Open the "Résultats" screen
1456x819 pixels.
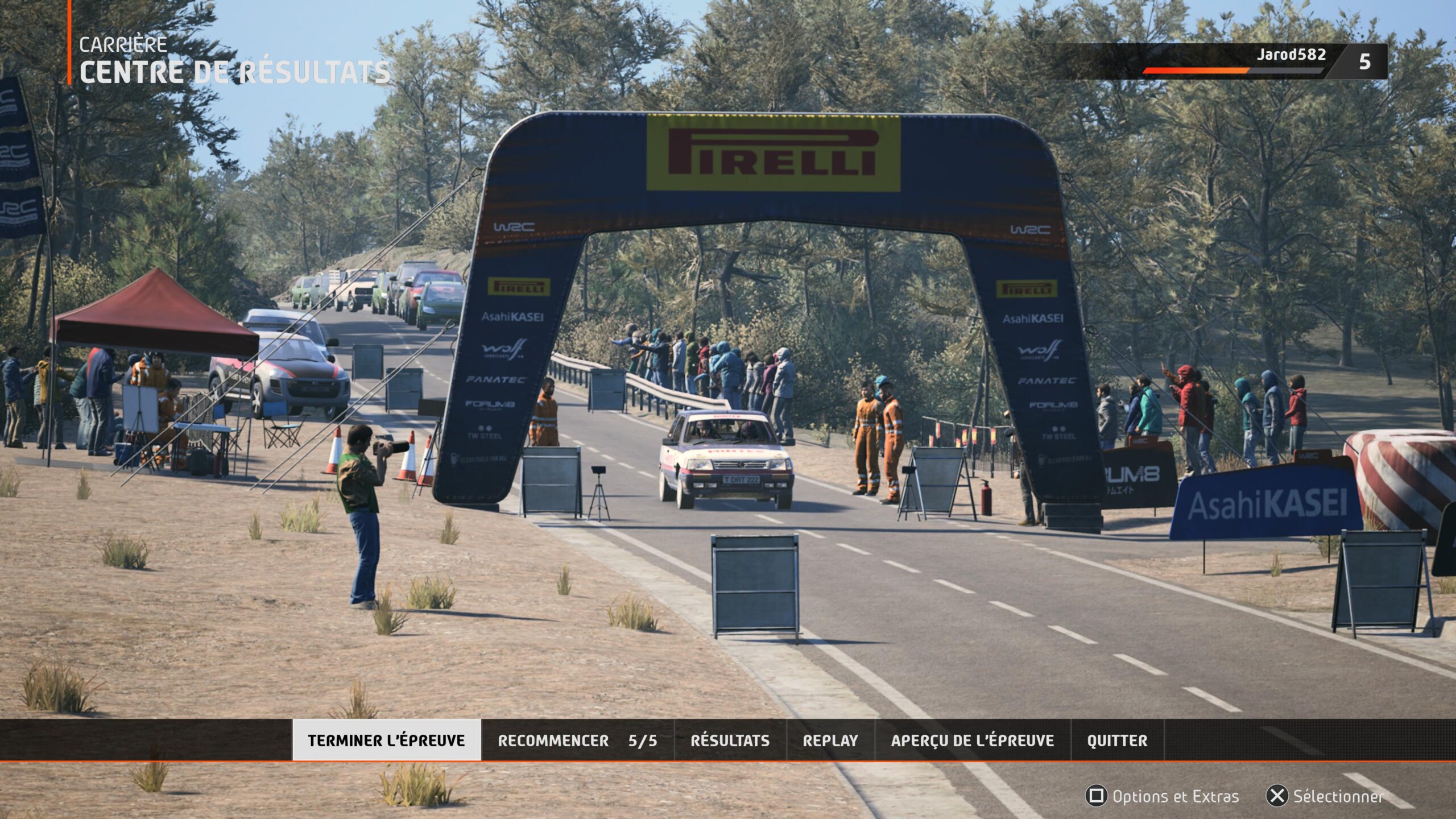tap(730, 741)
